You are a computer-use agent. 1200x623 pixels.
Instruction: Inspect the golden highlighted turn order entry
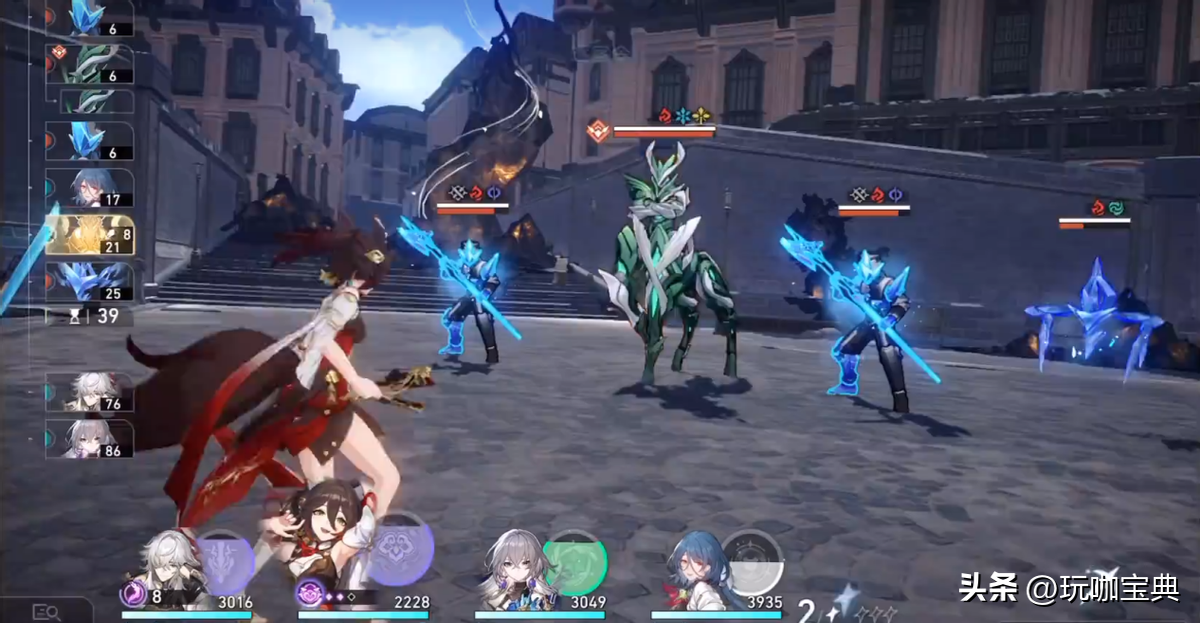point(88,236)
